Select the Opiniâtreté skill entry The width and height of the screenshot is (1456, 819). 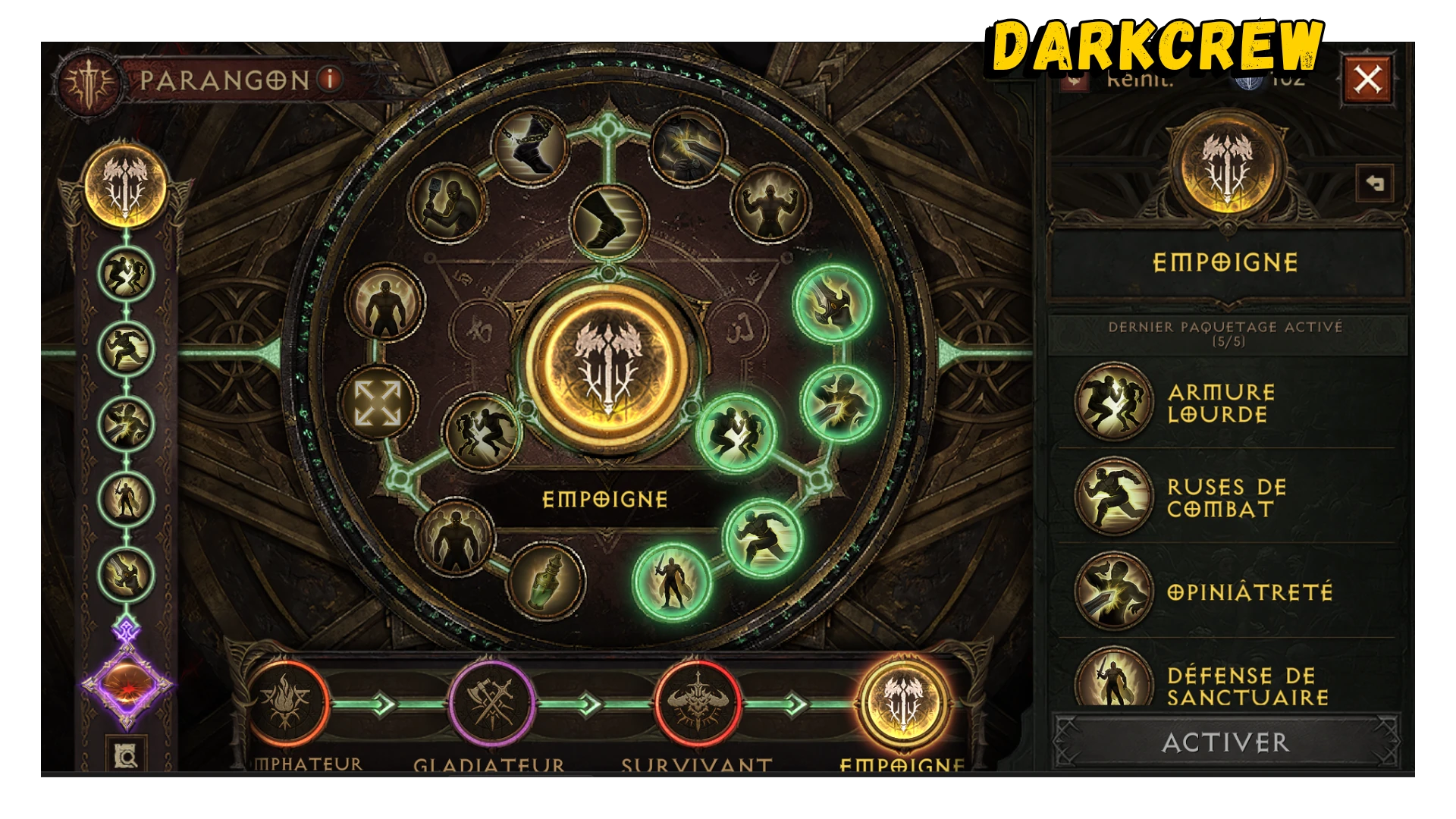[1248, 592]
